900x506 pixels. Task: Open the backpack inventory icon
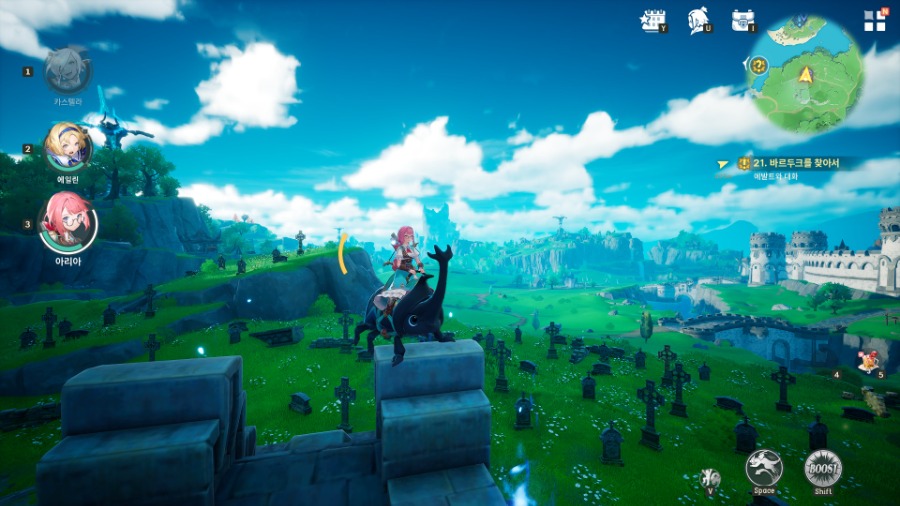pyautogui.click(x=743, y=20)
